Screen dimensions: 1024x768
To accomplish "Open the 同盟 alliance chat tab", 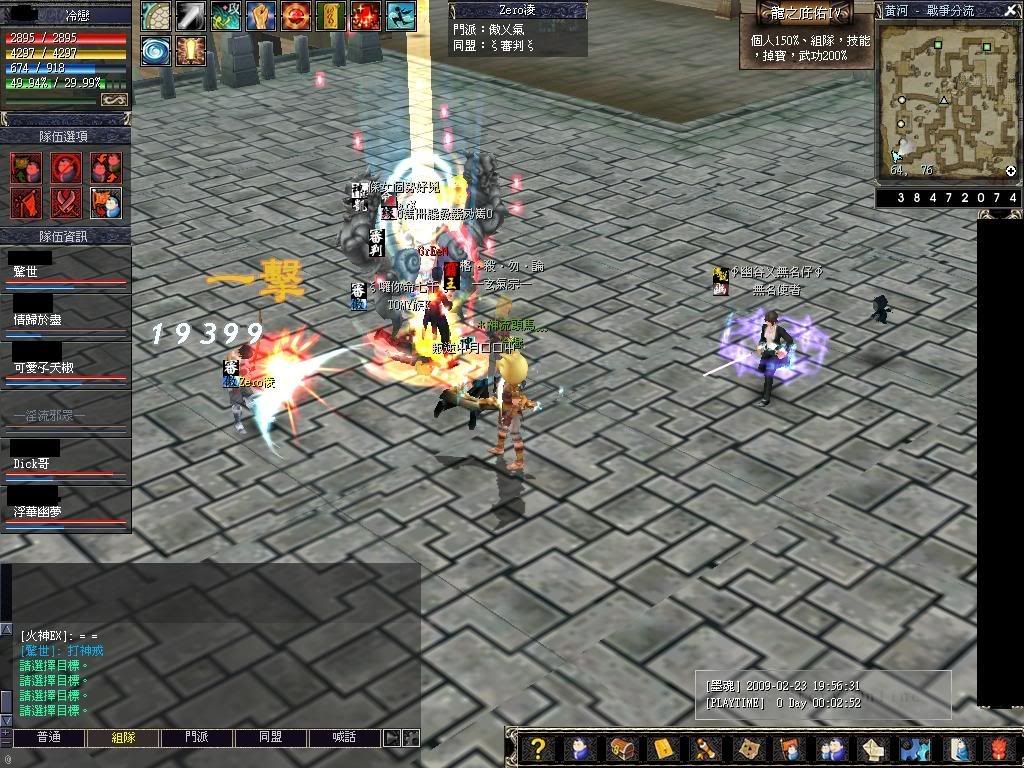I will (272, 738).
